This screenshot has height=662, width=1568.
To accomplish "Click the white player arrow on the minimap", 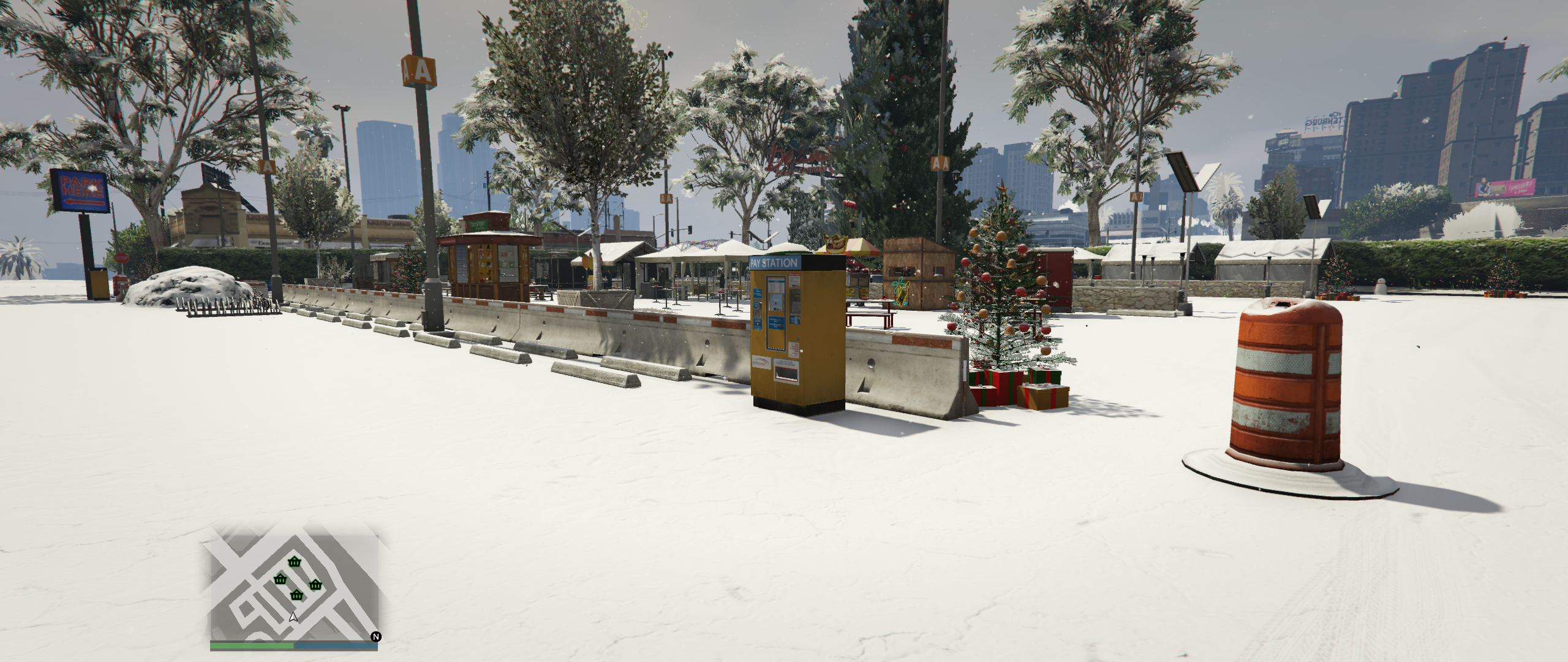I will coord(293,617).
